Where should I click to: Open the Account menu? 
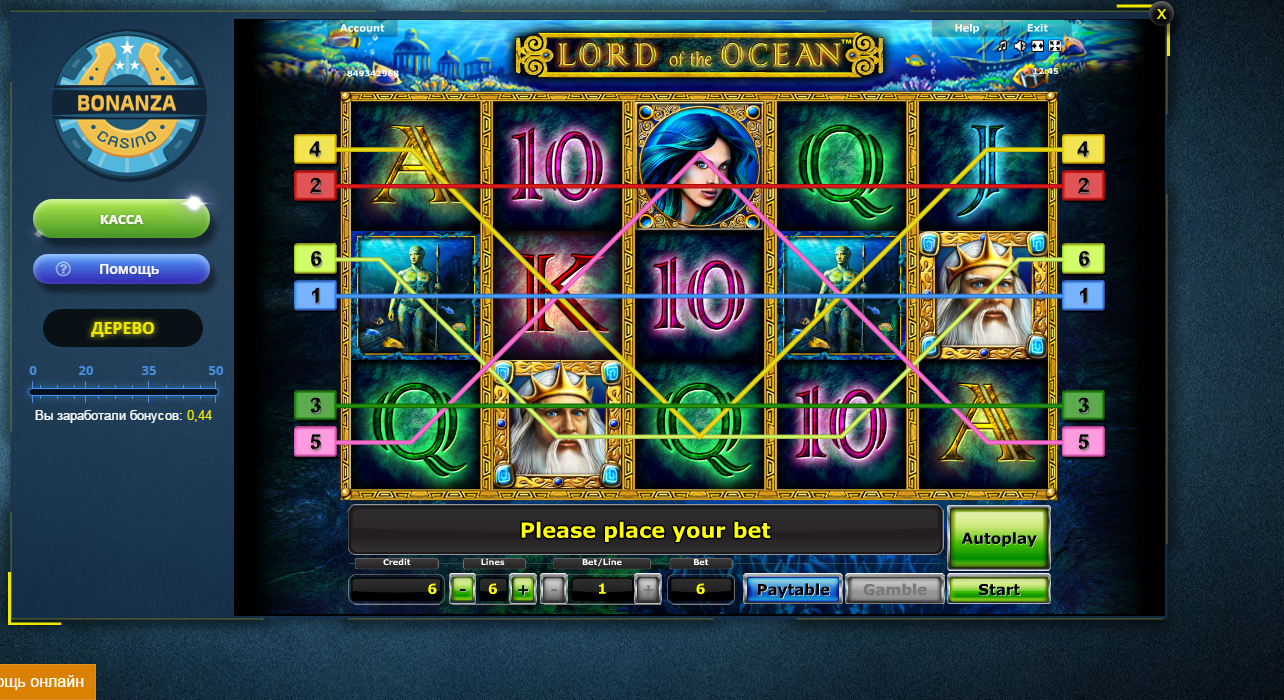point(362,28)
